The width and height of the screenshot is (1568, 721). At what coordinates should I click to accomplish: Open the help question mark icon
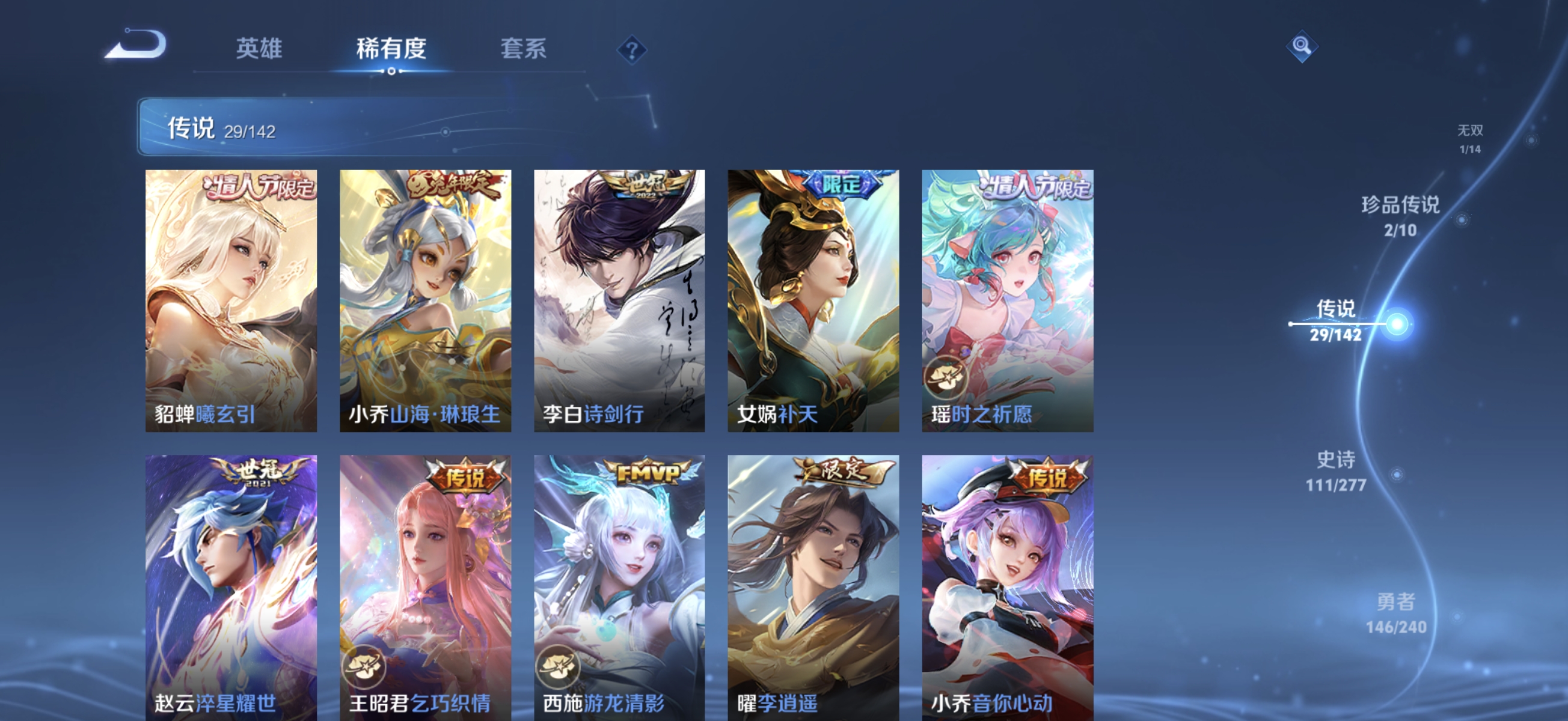[x=631, y=51]
